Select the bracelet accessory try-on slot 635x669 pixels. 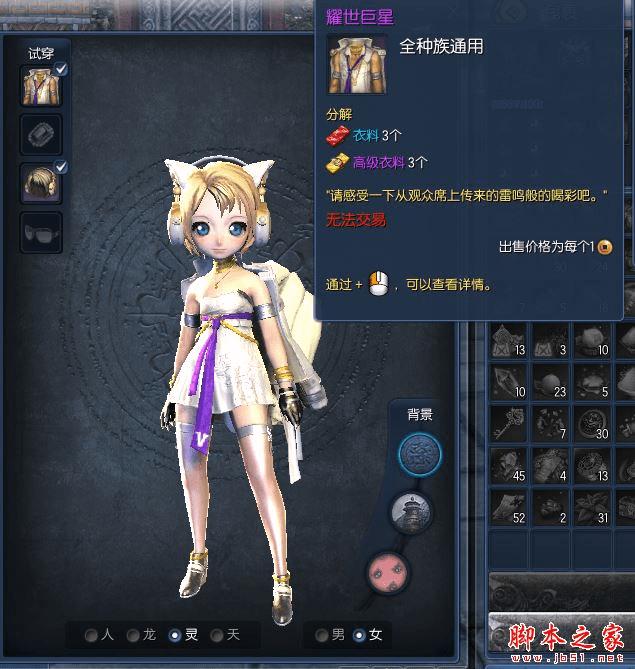41,134
